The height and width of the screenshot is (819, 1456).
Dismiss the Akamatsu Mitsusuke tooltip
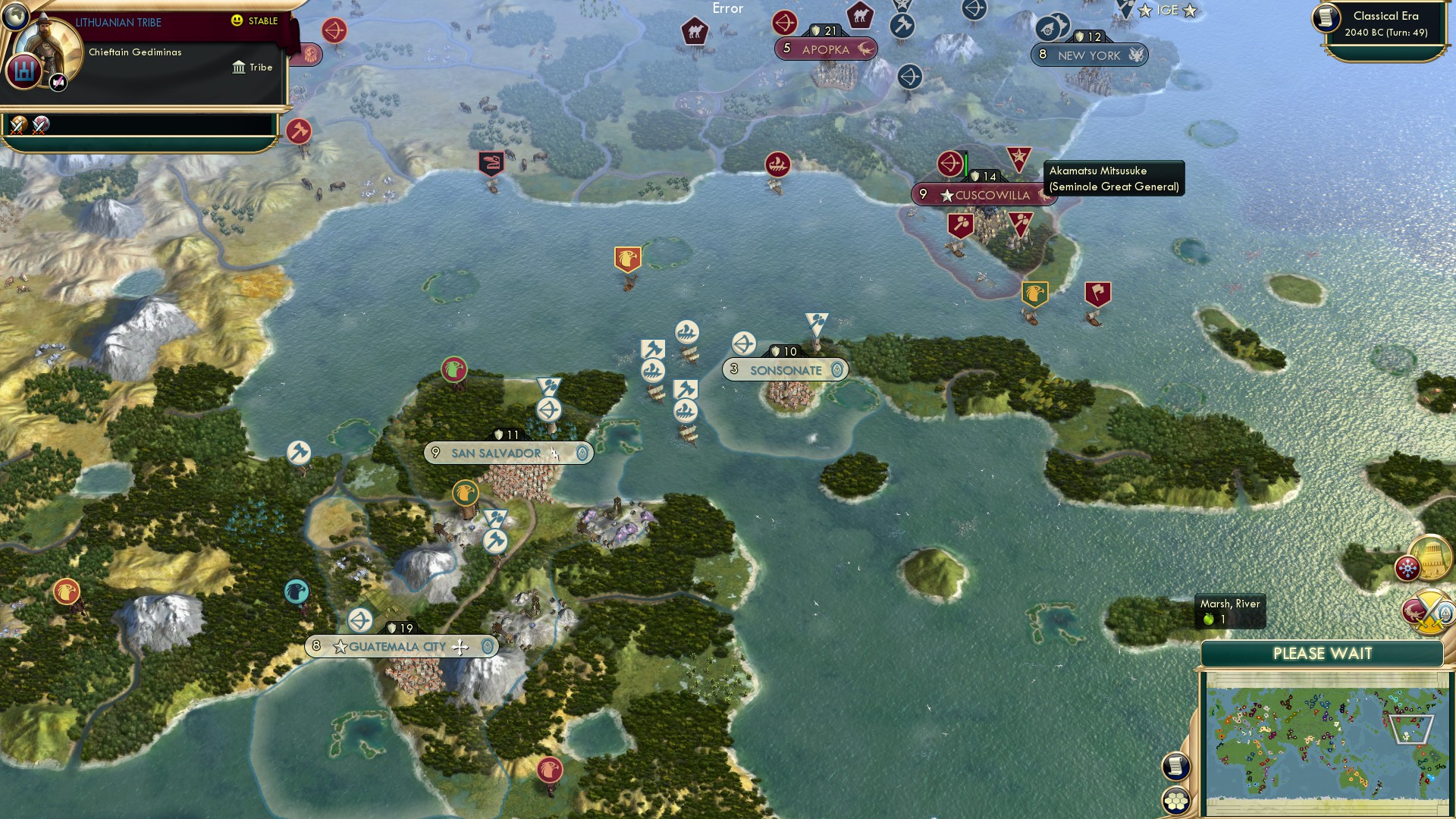coord(1112,177)
